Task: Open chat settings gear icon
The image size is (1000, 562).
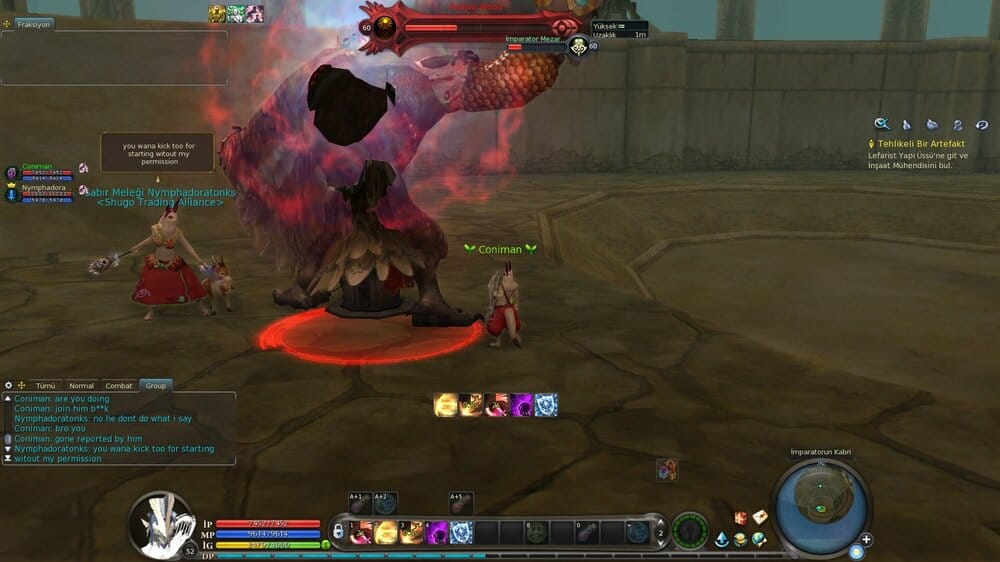Action: pos(8,385)
